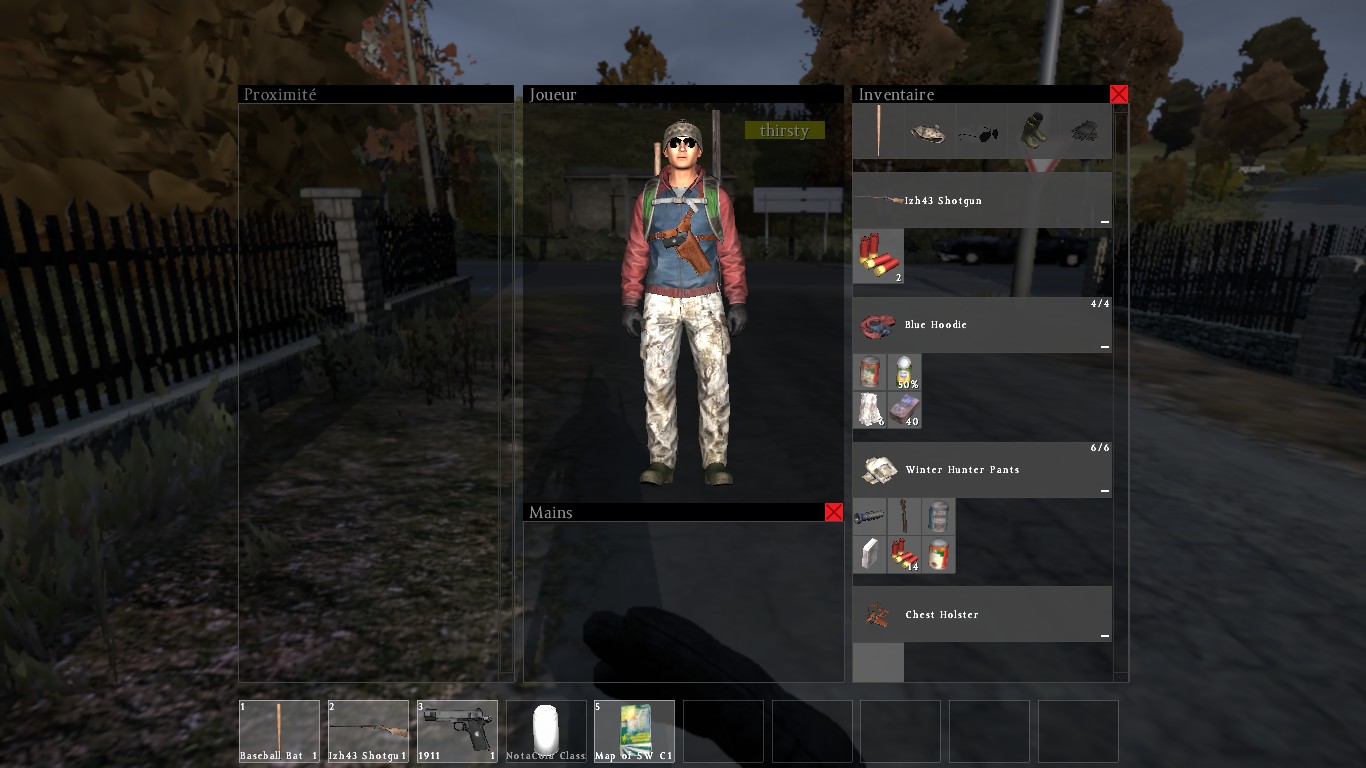Choose the 1911 pistol hotbar slot
The height and width of the screenshot is (768, 1366).
457,731
